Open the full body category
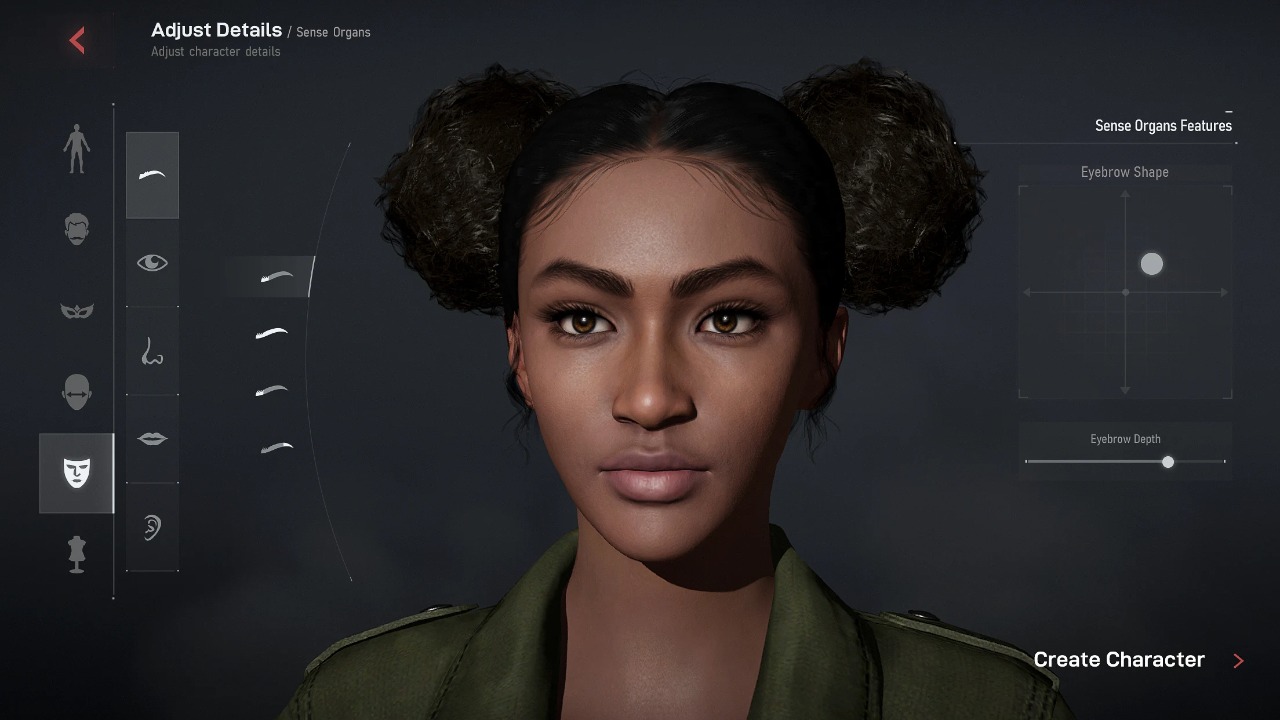Viewport: 1280px width, 720px height. click(x=76, y=149)
